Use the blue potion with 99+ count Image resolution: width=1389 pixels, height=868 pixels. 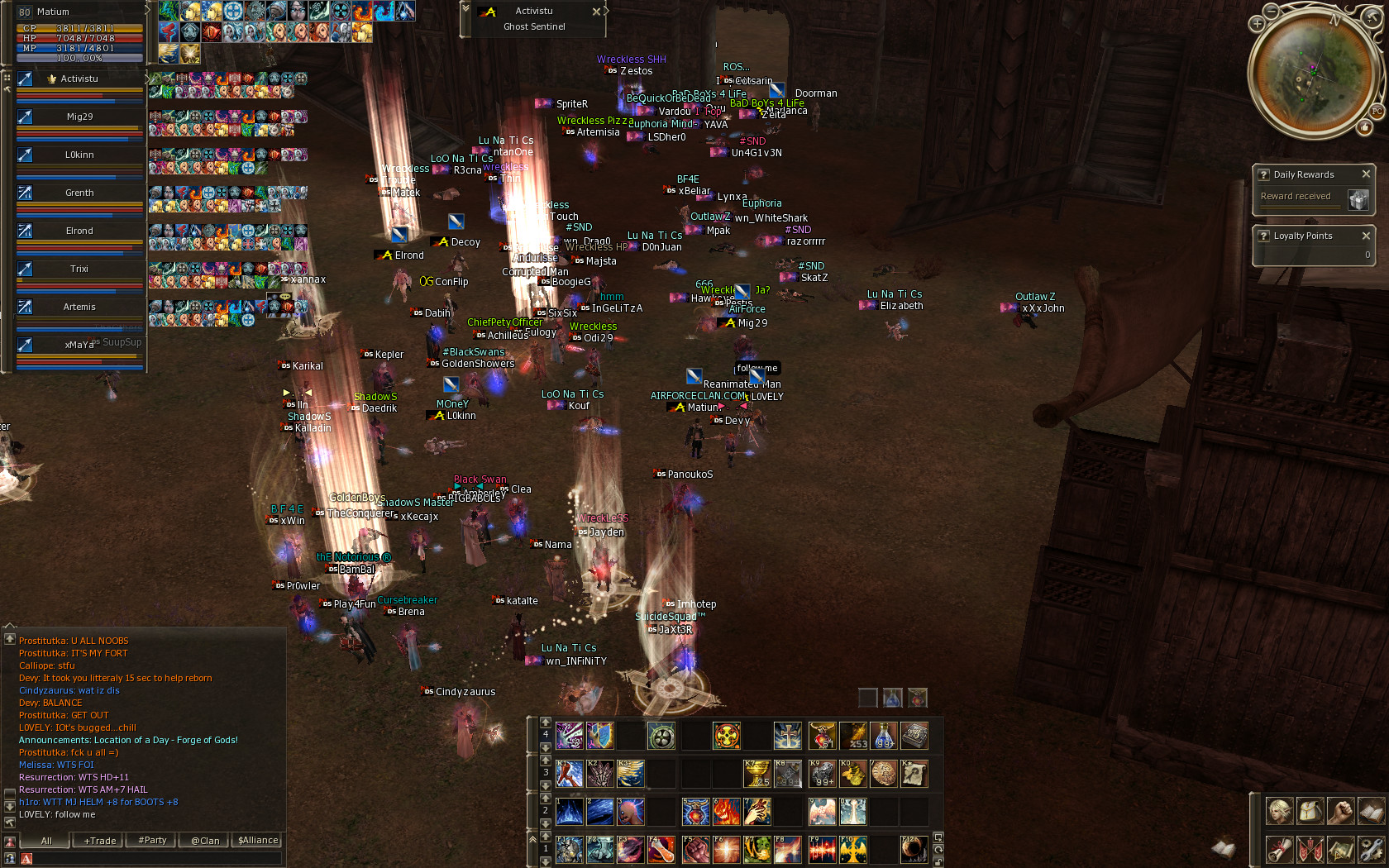(885, 735)
